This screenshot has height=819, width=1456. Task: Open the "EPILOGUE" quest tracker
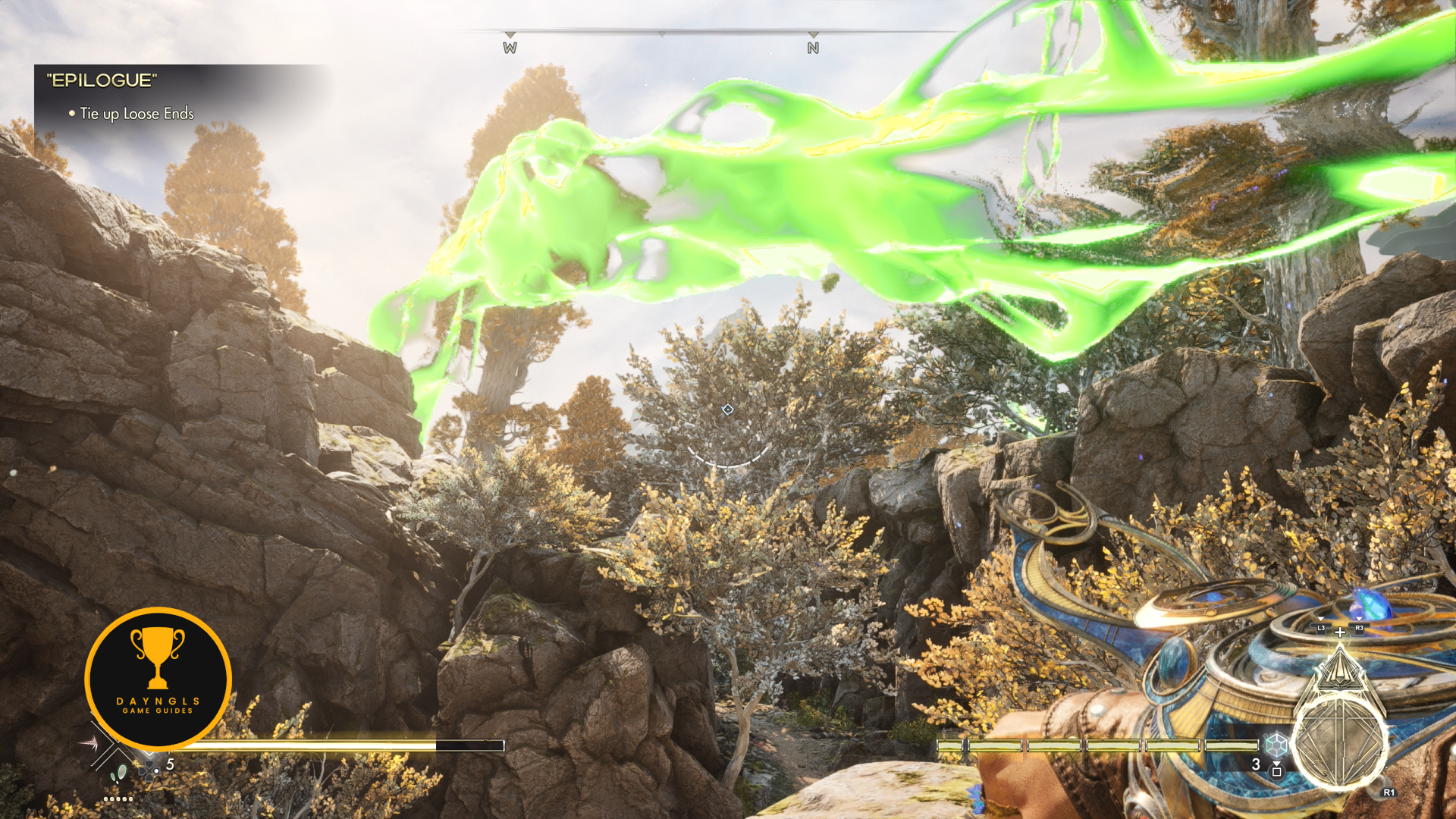coord(102,80)
